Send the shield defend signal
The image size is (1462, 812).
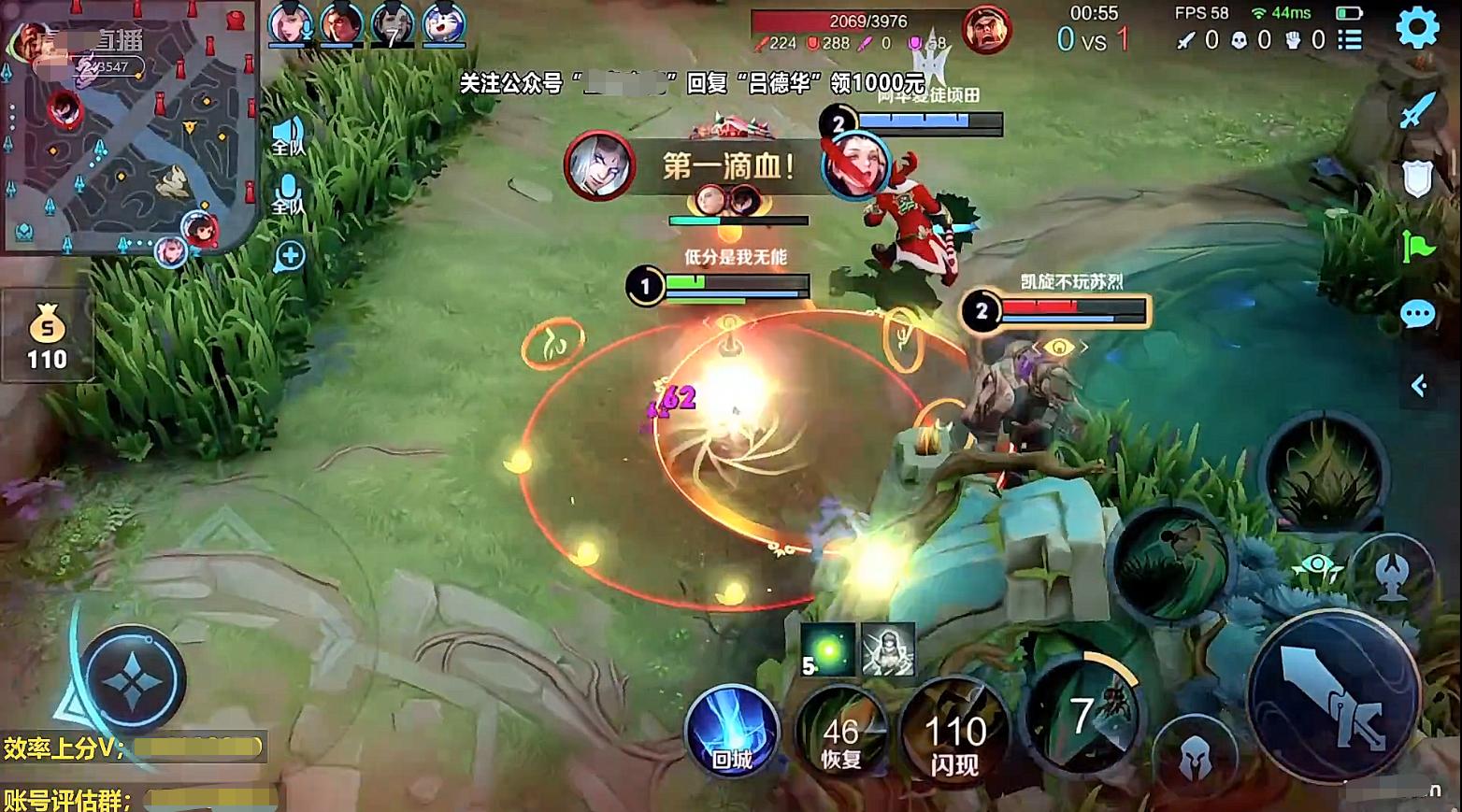pyautogui.click(x=1417, y=178)
